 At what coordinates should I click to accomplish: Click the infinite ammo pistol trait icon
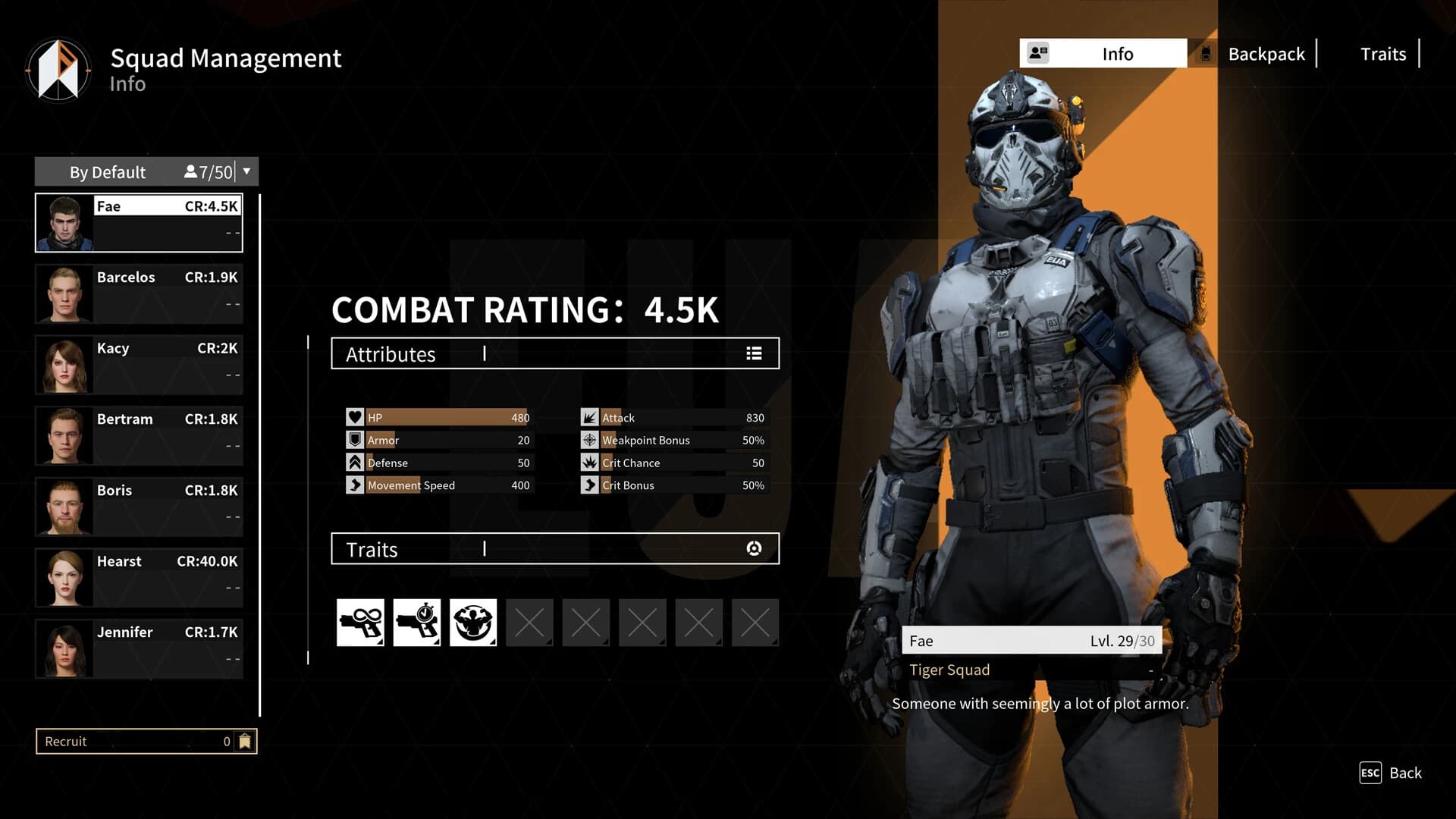tap(361, 622)
